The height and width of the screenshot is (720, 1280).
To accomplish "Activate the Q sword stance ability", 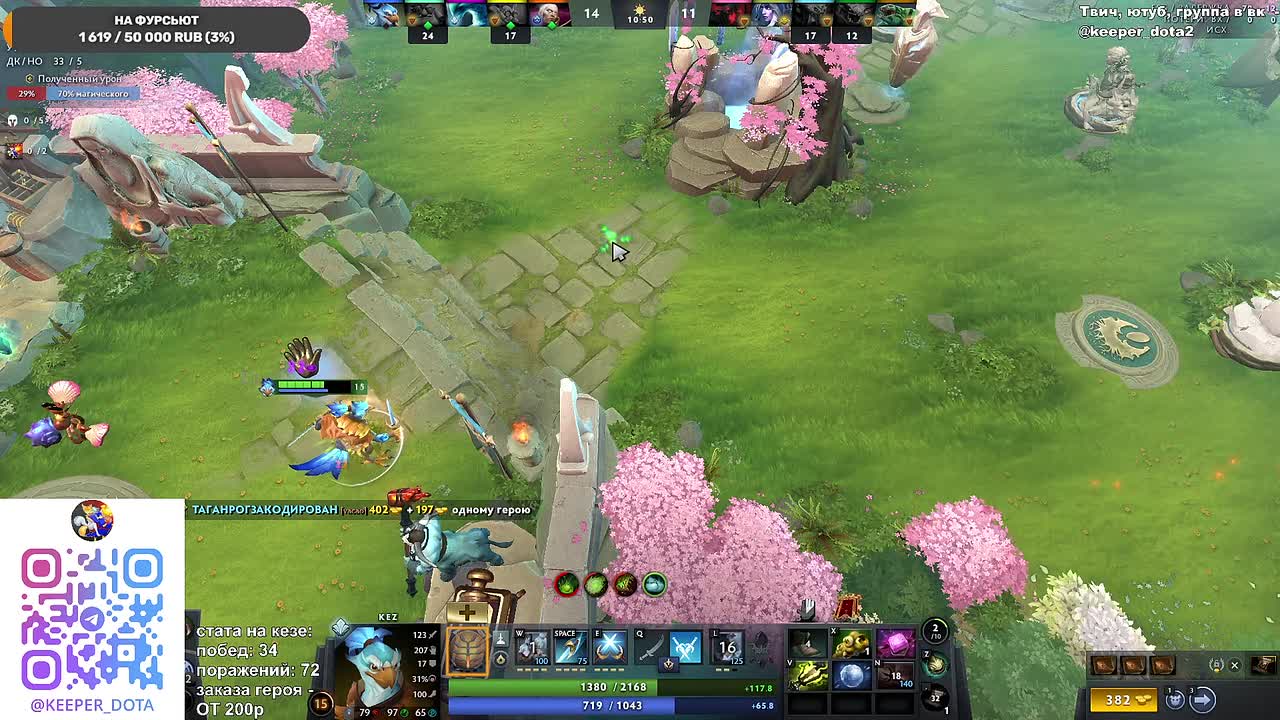I will tap(650, 650).
